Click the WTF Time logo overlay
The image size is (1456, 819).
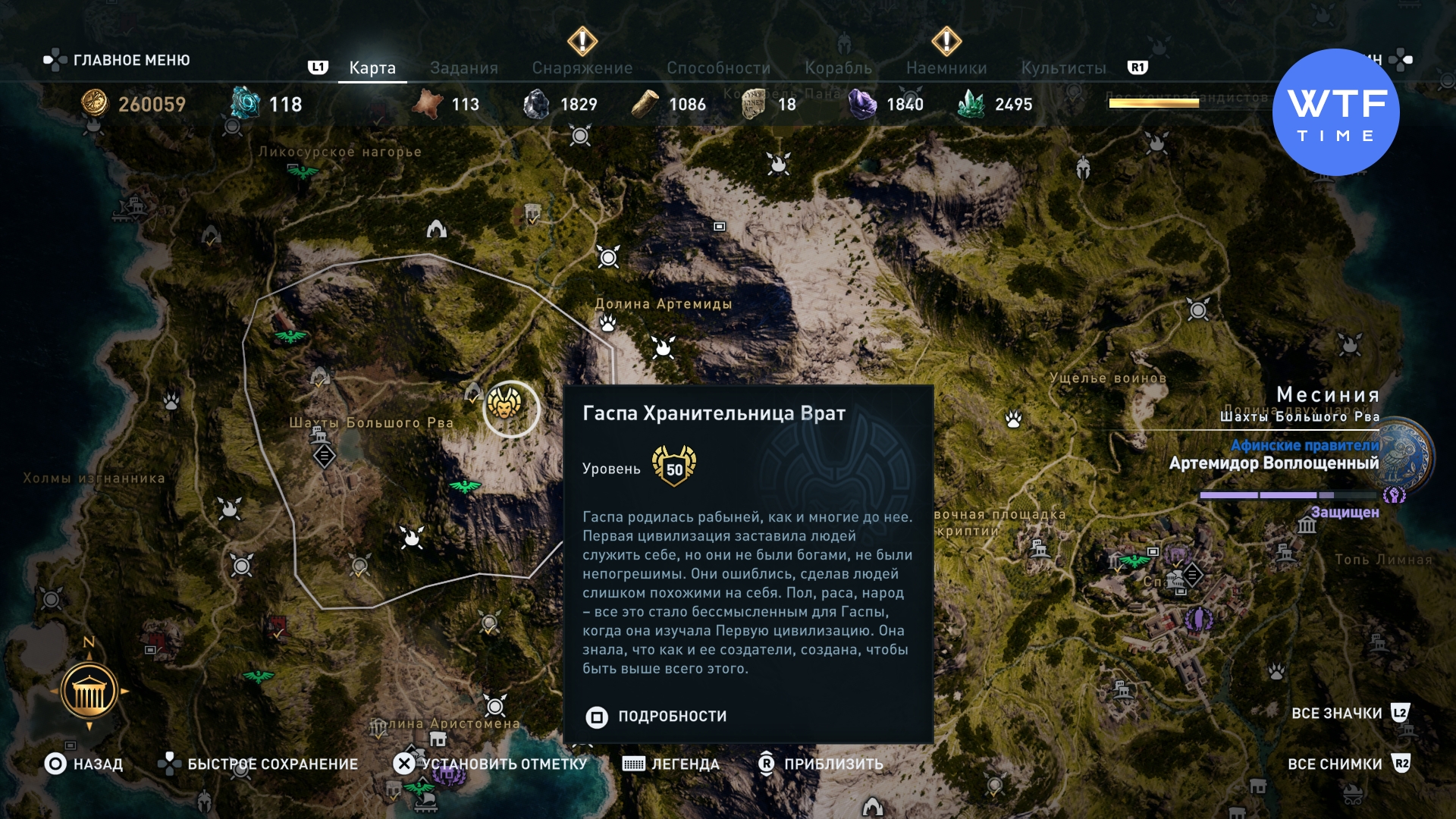pos(1335,112)
